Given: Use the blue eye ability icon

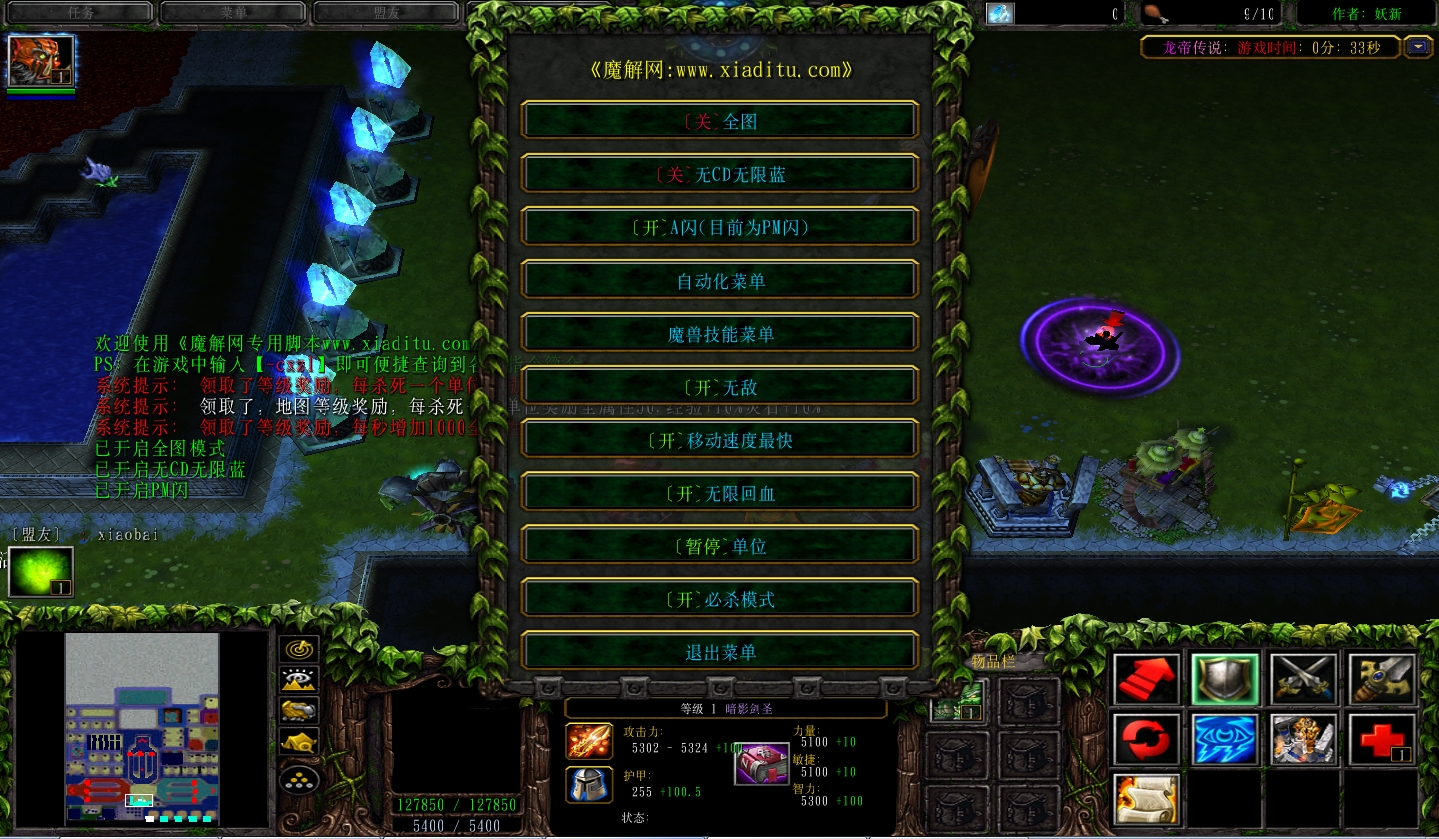Looking at the screenshot, I should [x=1225, y=740].
